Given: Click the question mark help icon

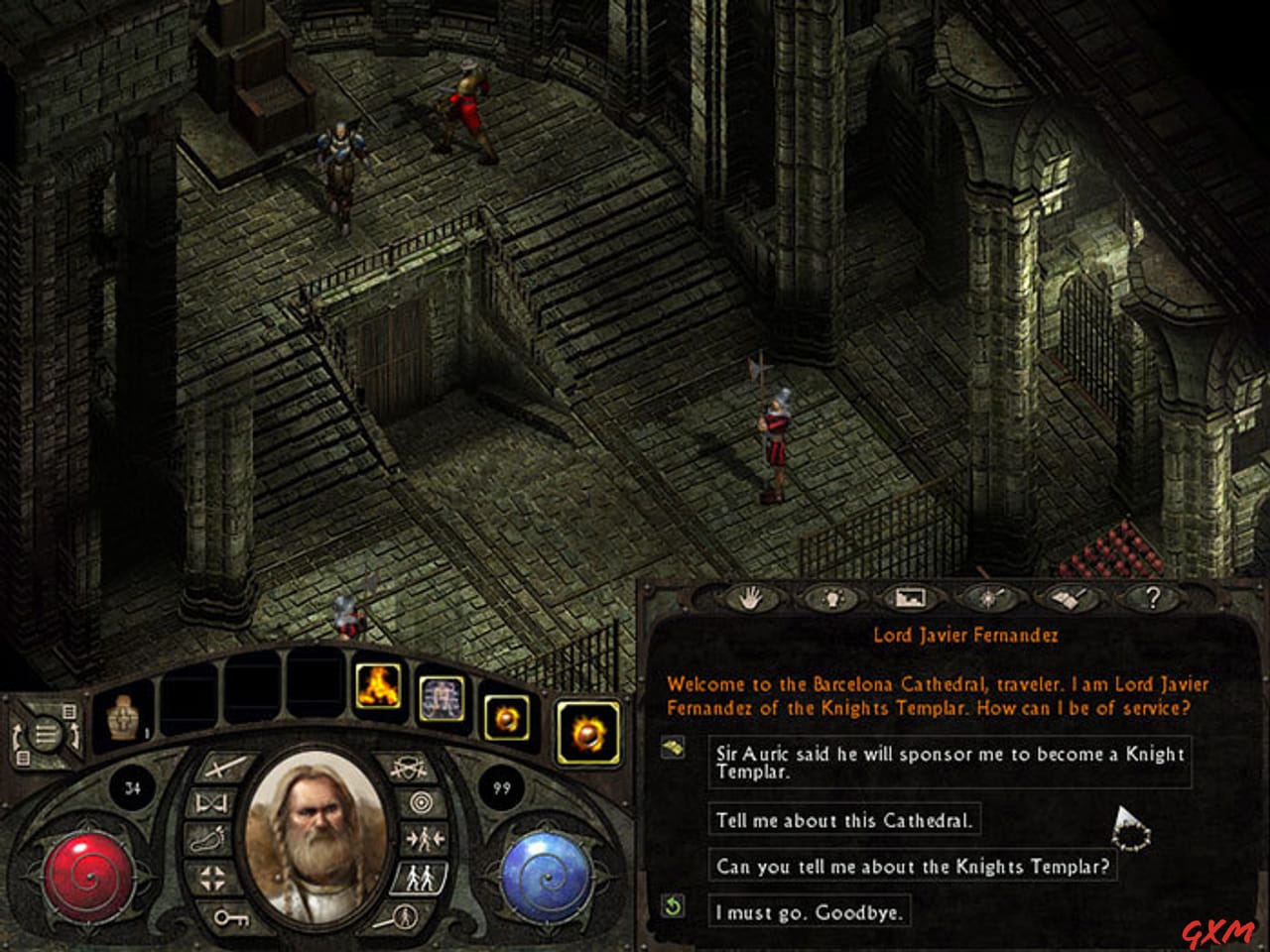Looking at the screenshot, I should click(1151, 598).
